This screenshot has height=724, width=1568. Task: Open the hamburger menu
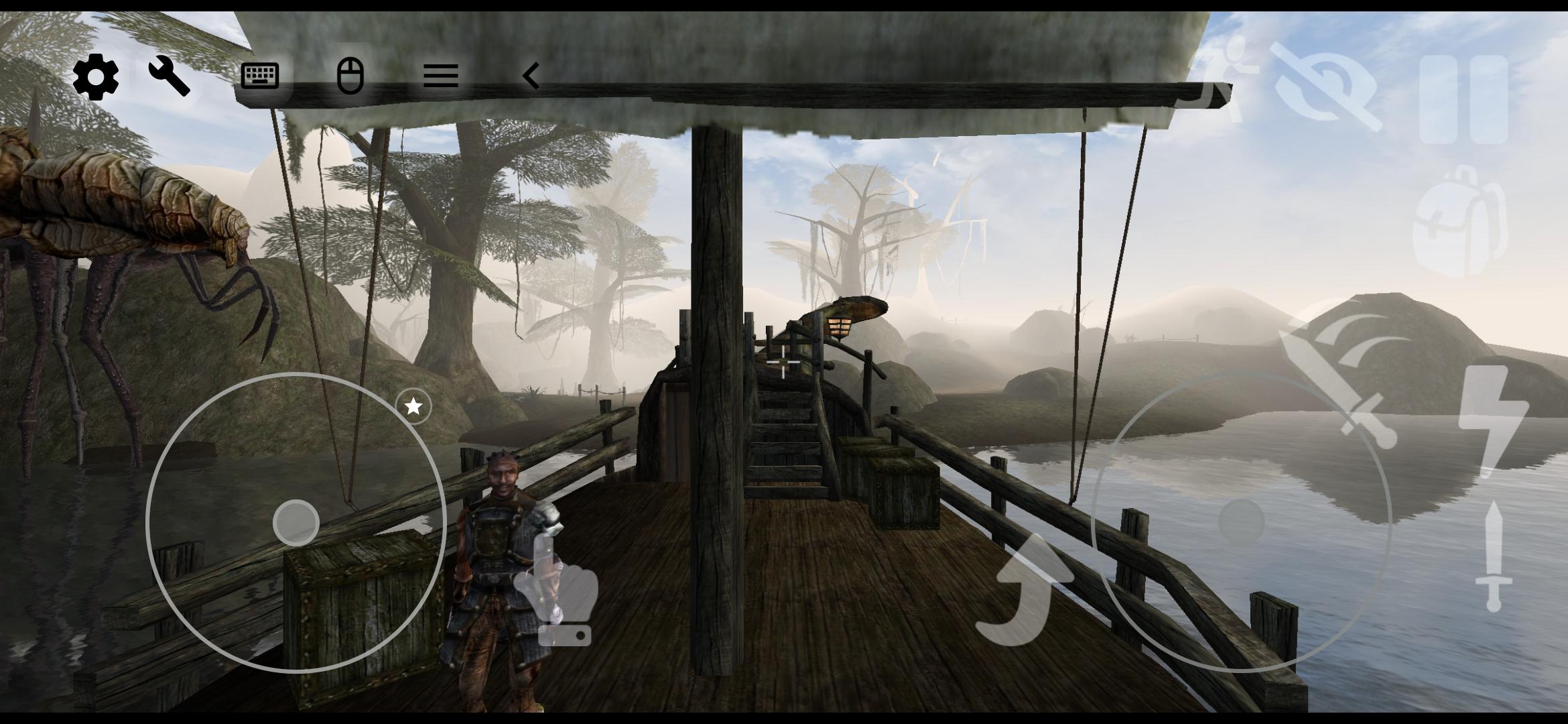pos(441,76)
